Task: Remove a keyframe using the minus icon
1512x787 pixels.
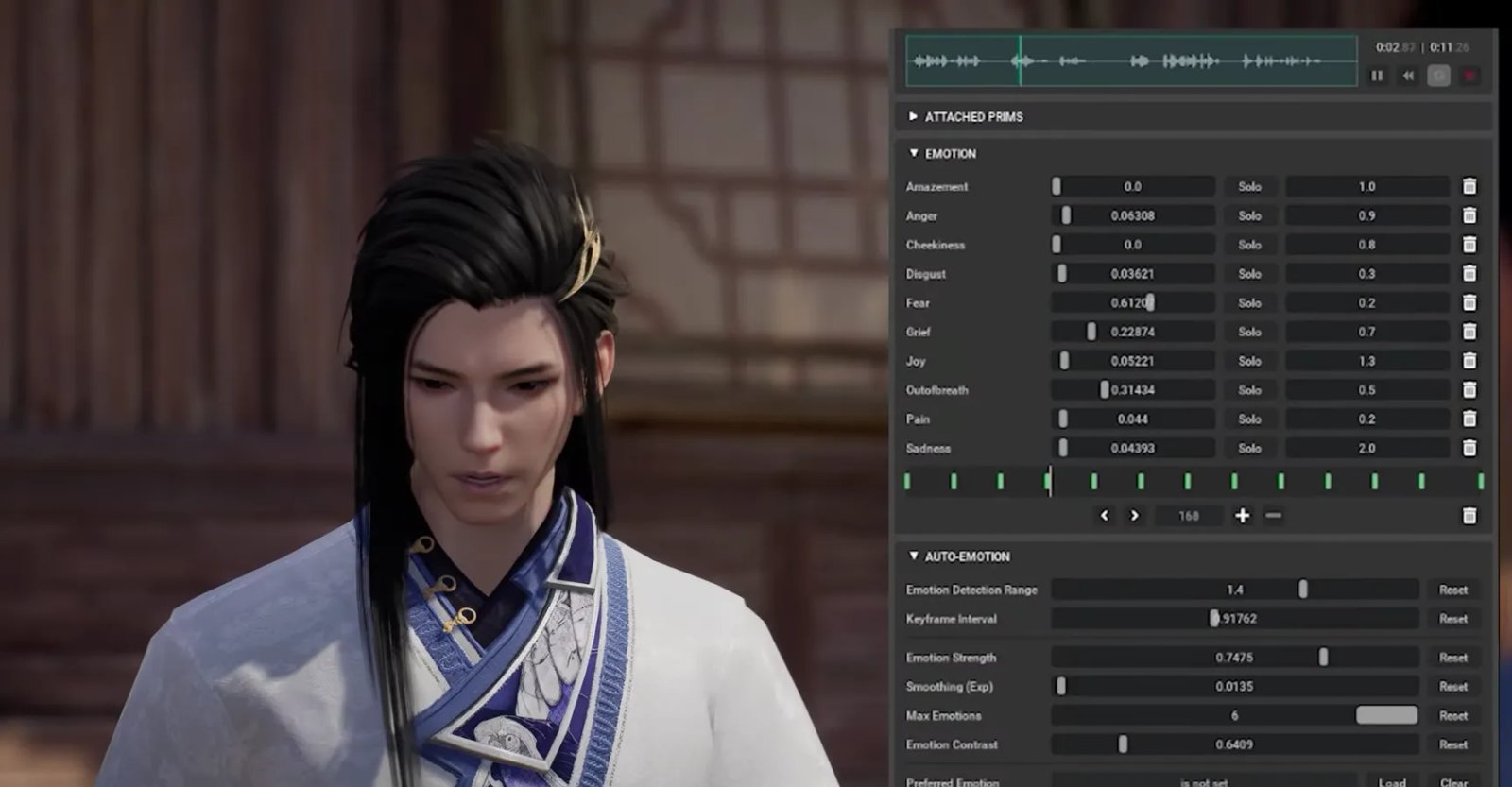Action: tap(1273, 516)
